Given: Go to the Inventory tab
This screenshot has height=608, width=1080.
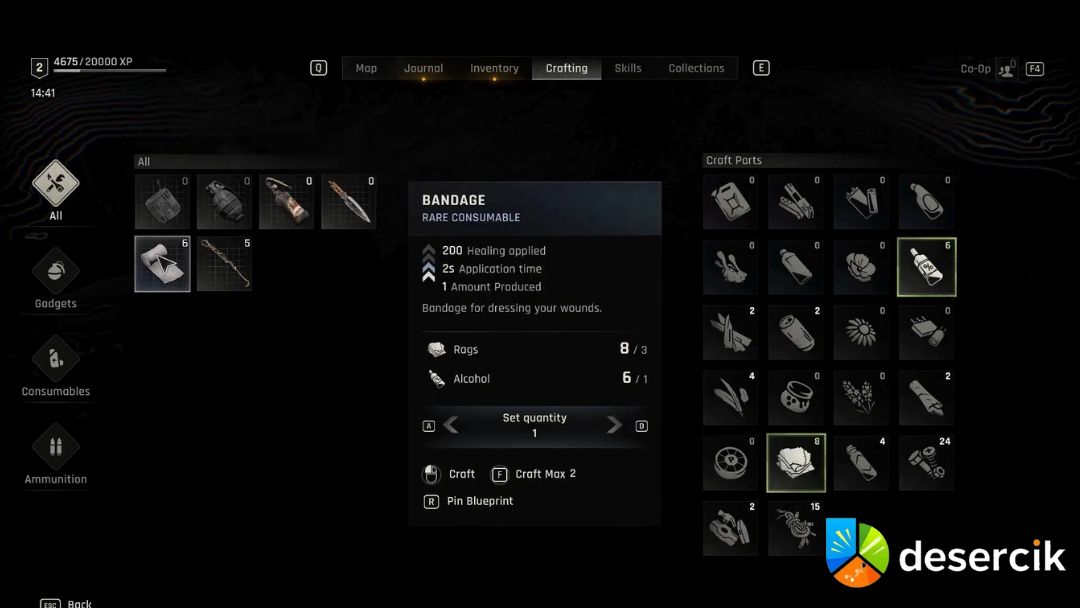Looking at the screenshot, I should (x=494, y=68).
